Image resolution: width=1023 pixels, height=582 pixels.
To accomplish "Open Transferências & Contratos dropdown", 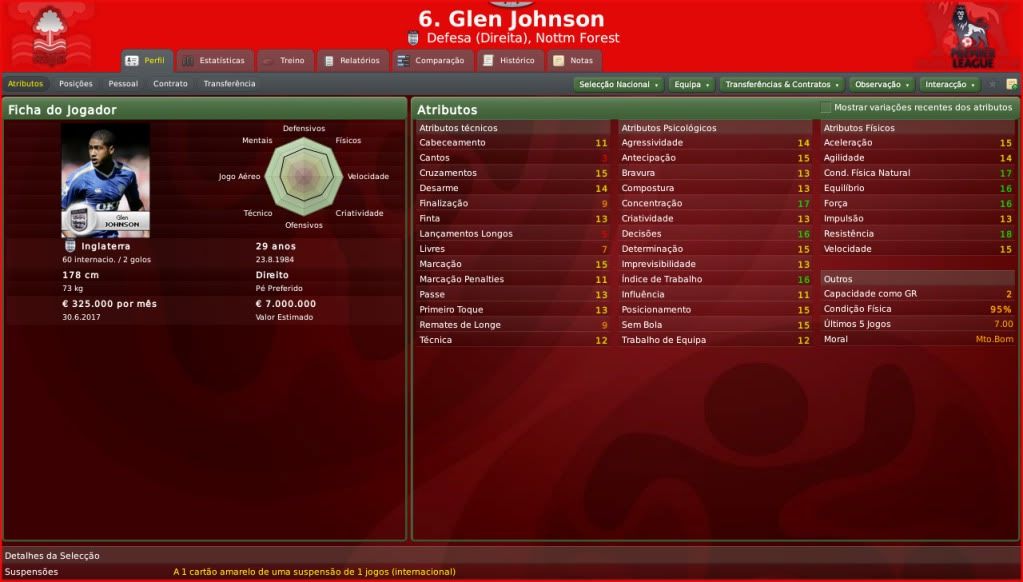I will click(782, 85).
